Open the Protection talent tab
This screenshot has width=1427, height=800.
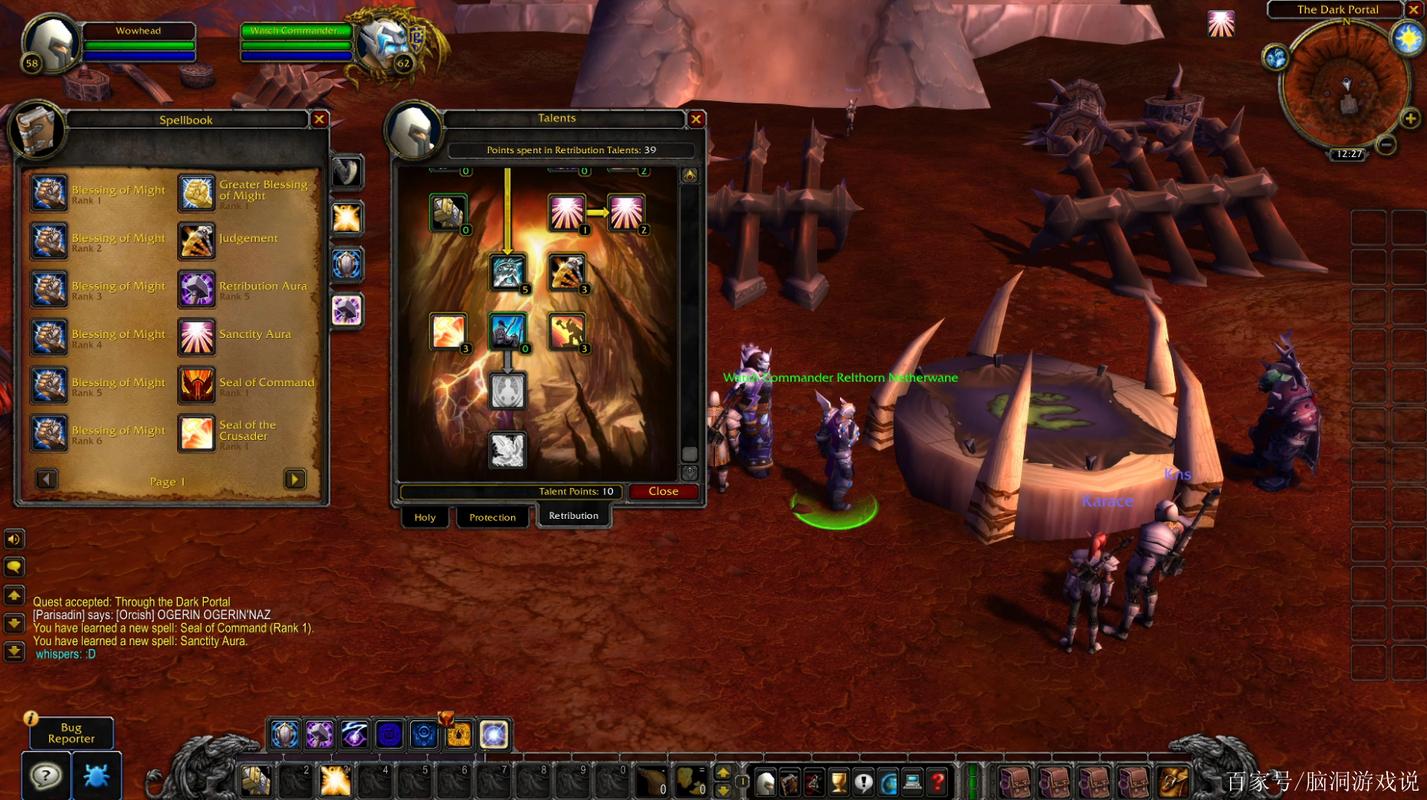[492, 517]
